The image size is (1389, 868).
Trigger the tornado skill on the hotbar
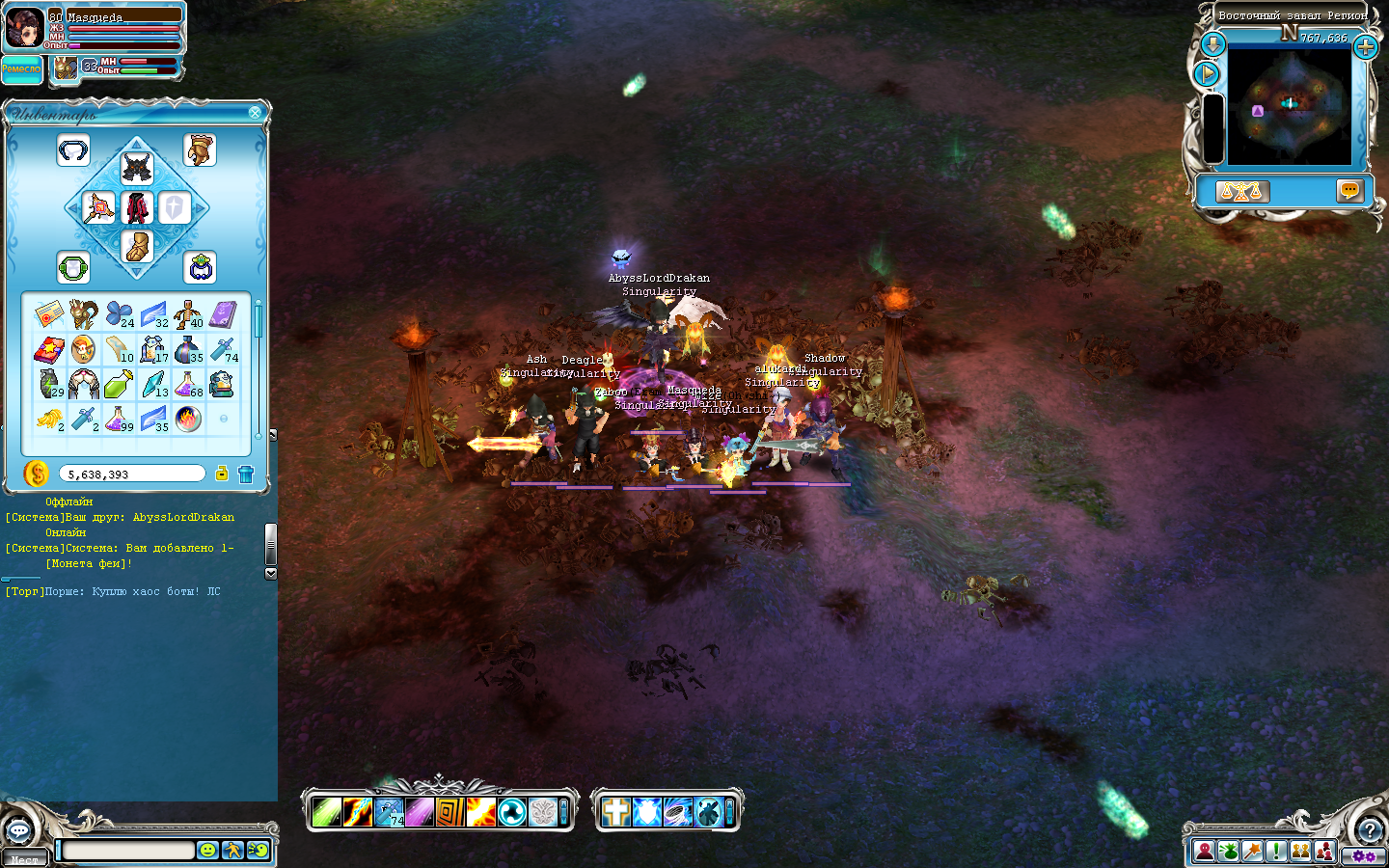678,812
